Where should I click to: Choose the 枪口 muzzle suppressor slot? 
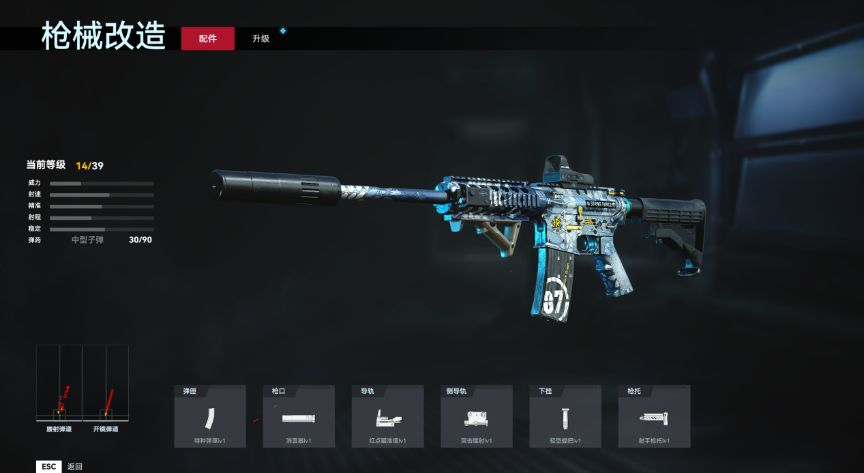[298, 416]
